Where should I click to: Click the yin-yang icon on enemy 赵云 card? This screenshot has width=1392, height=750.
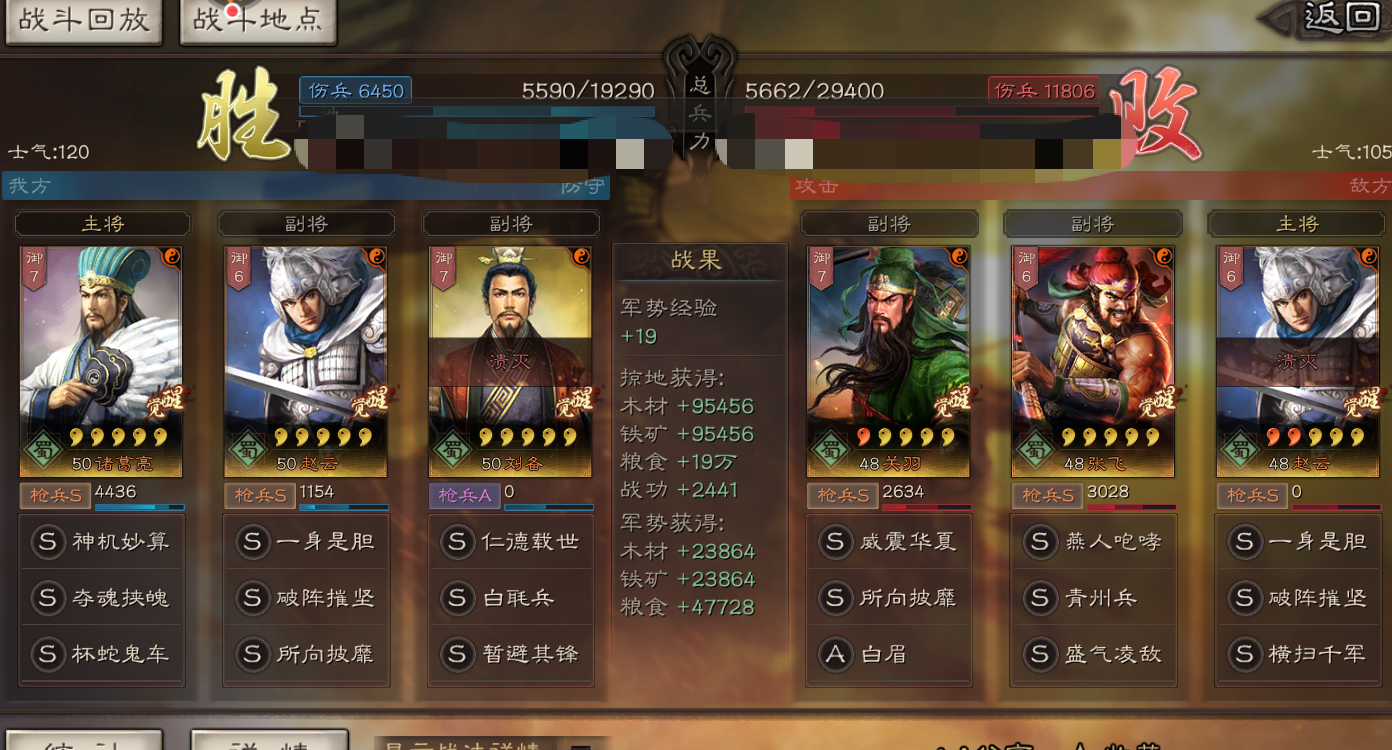(1369, 258)
